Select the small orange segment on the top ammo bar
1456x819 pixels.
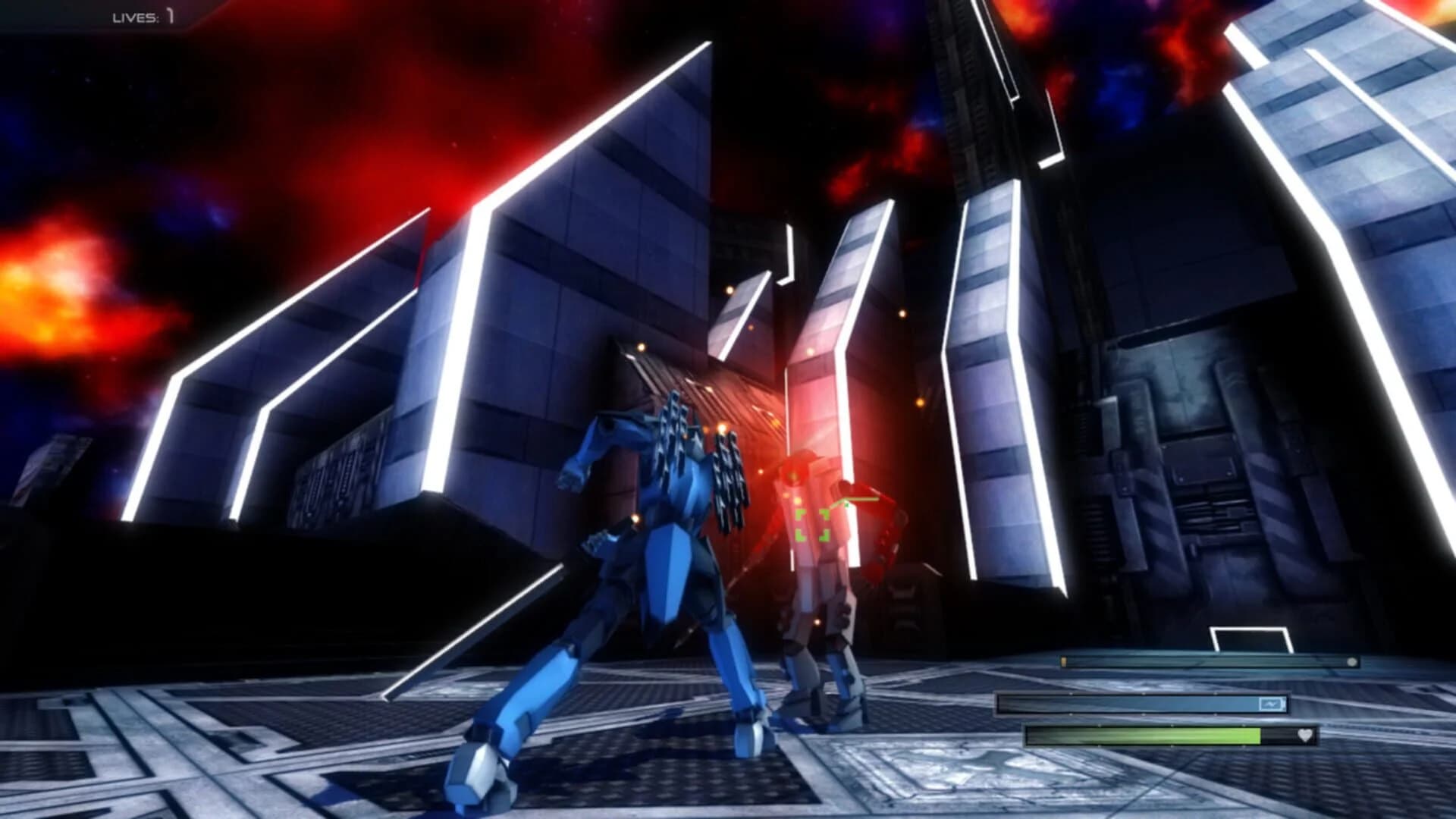click(1064, 661)
